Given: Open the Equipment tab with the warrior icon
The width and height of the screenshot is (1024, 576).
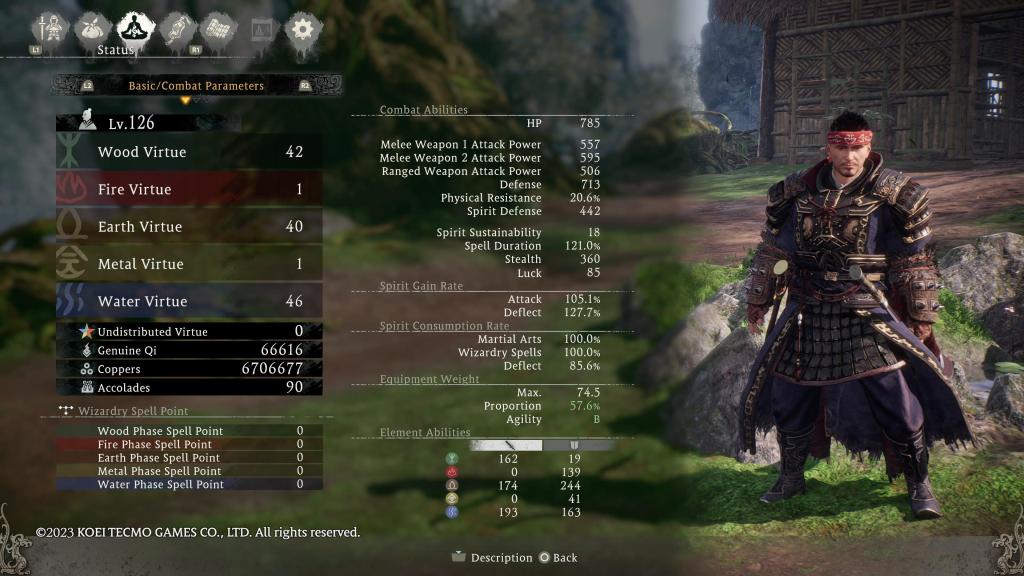Looking at the screenshot, I should 49,28.
